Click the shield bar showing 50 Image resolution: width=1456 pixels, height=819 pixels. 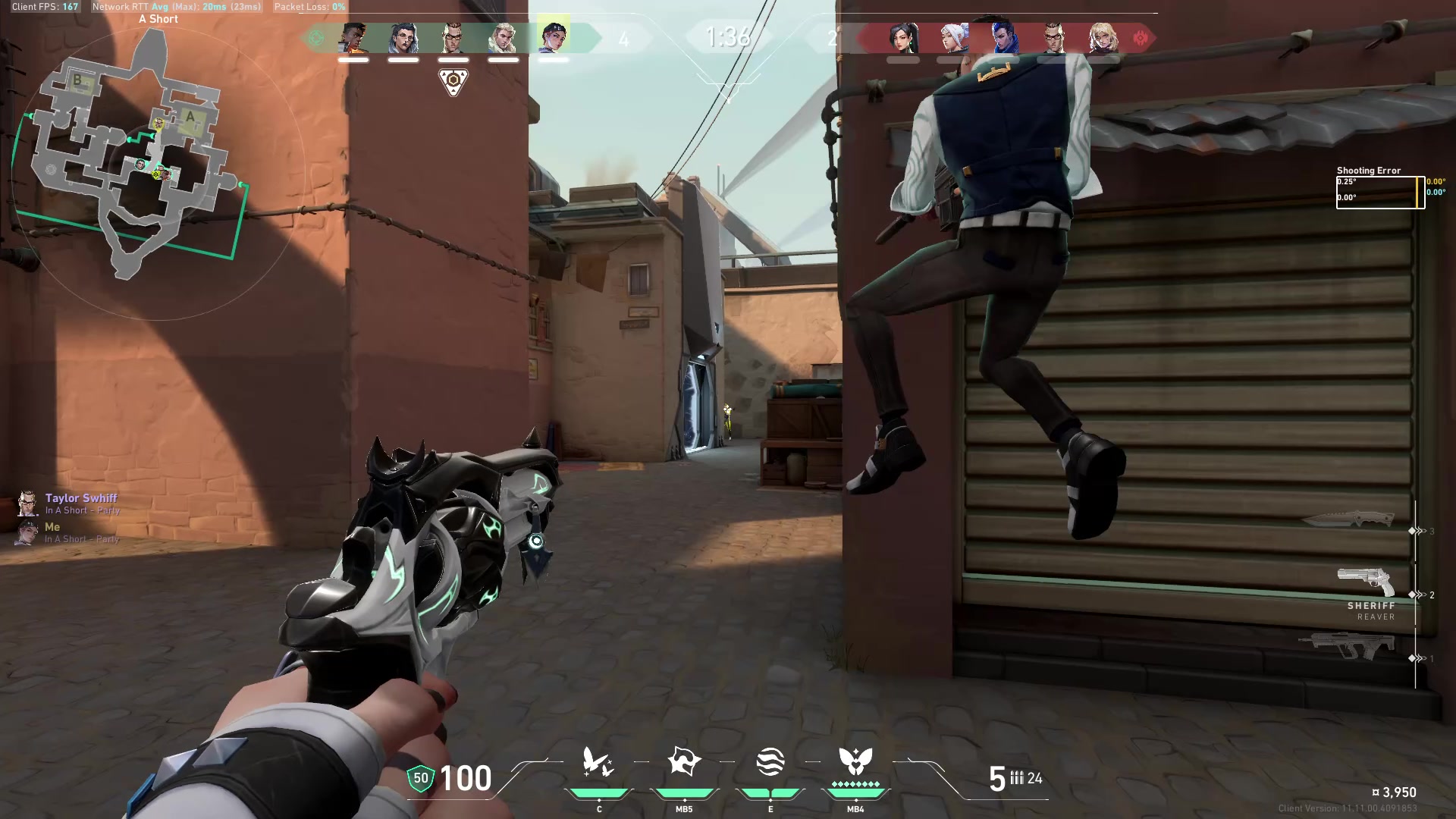coord(419,777)
